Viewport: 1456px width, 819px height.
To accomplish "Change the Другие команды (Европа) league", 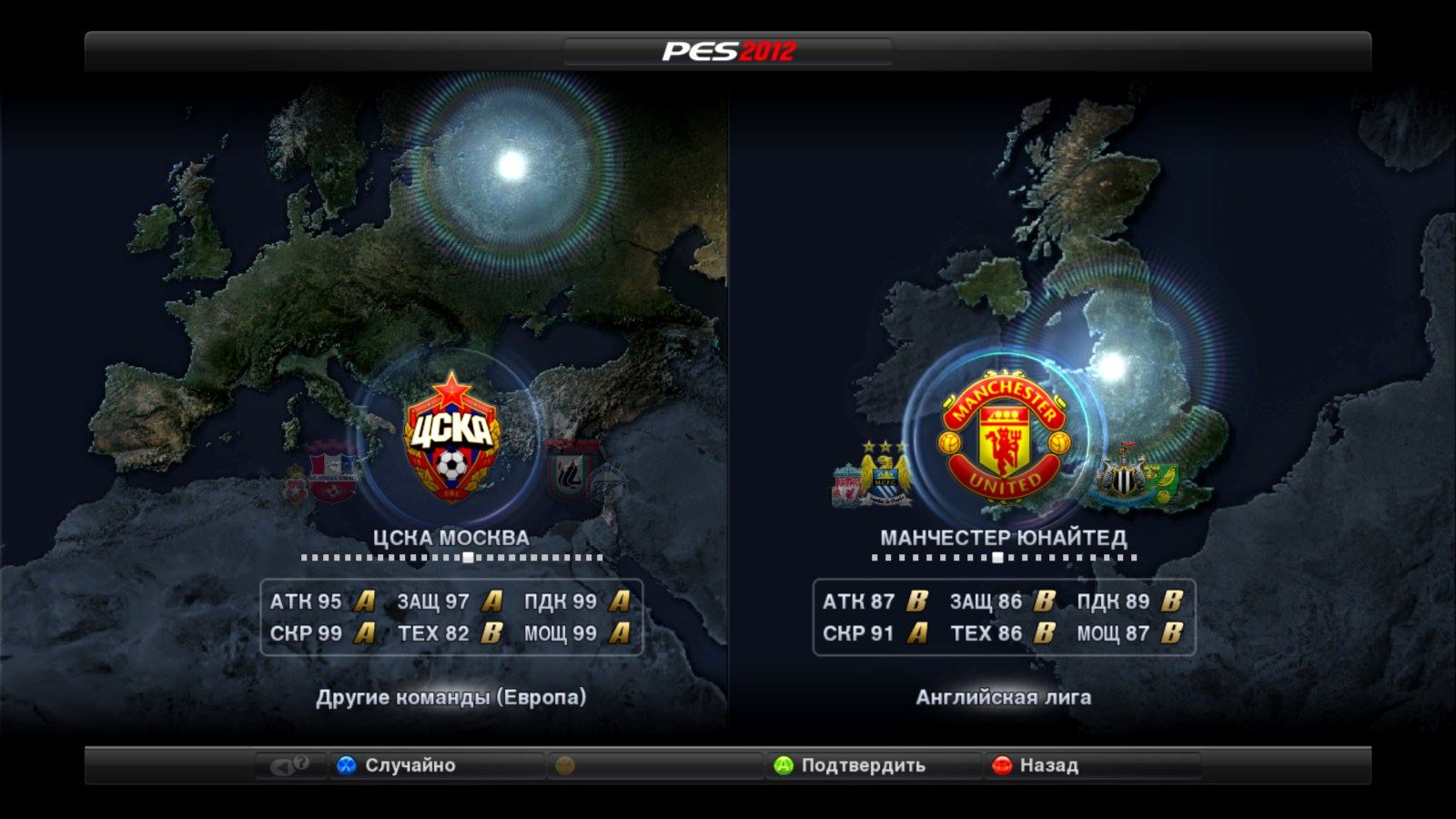I will (x=450, y=697).
